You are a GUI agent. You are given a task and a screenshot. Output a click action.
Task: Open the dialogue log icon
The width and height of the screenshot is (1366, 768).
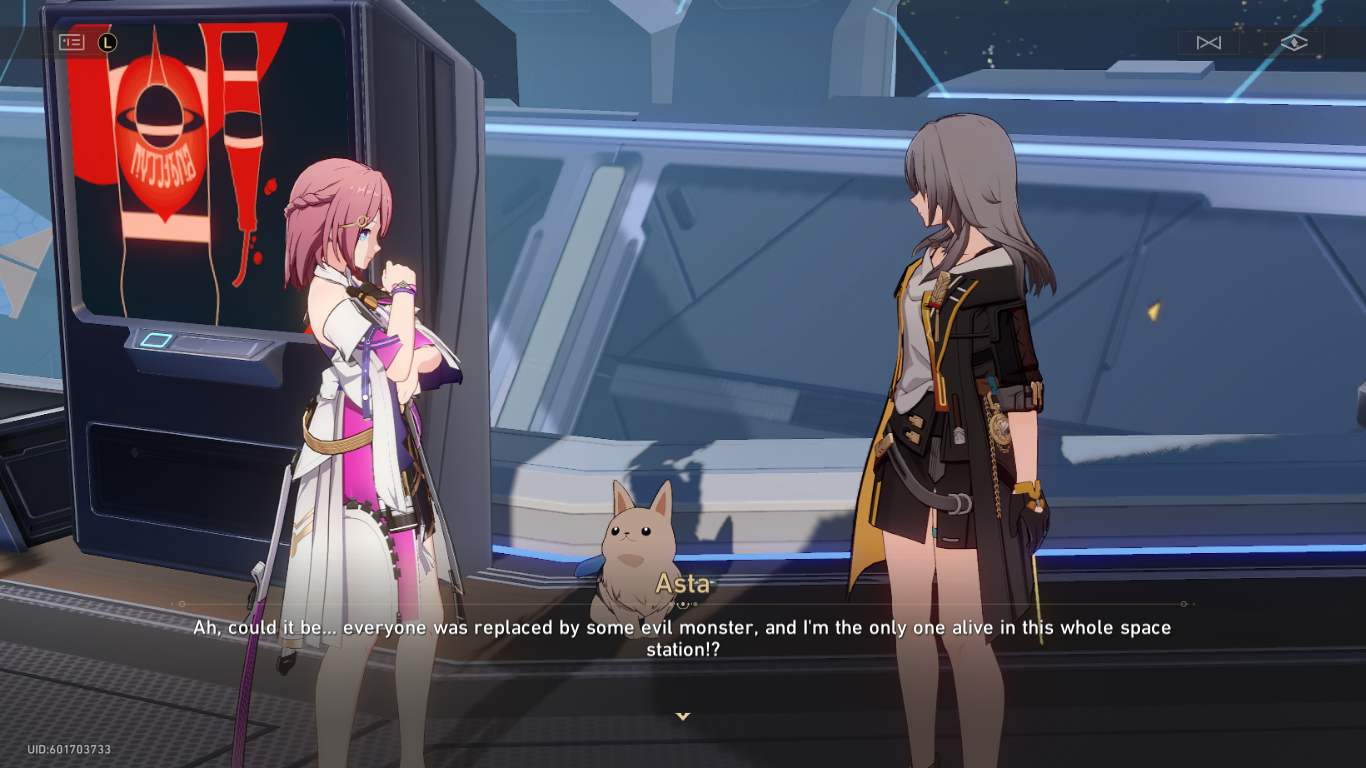(72, 42)
